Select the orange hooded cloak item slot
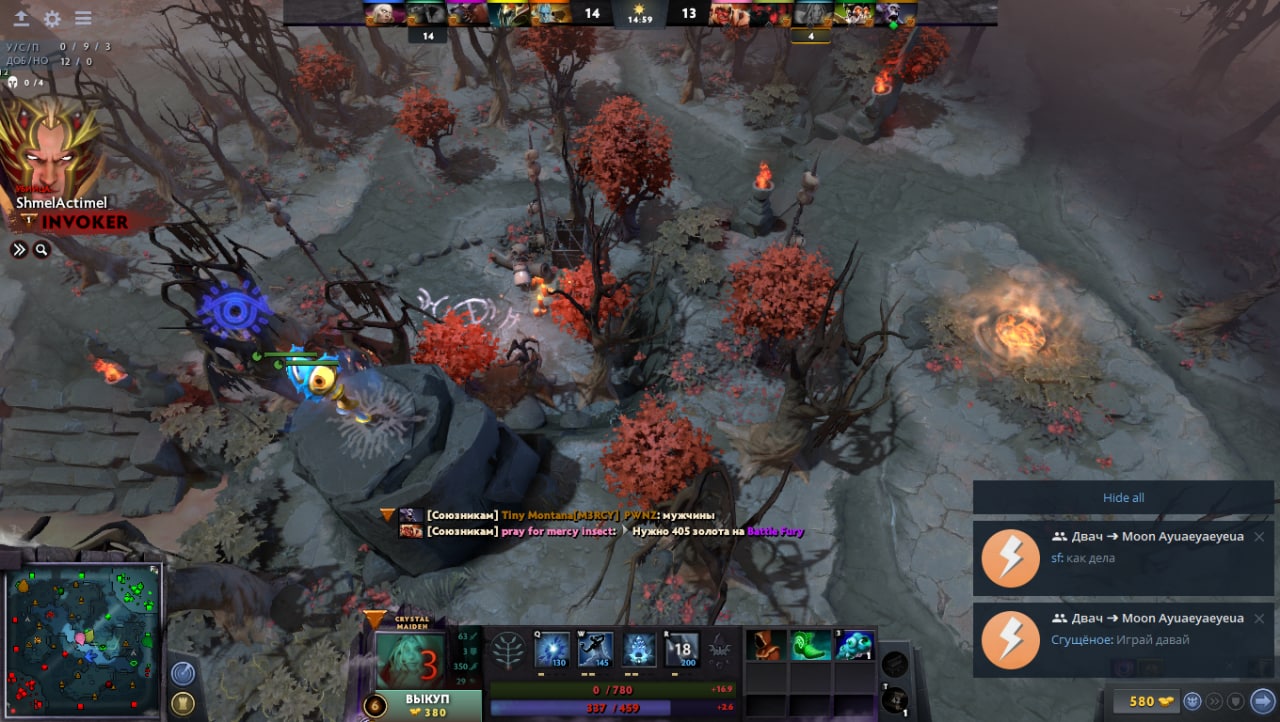This screenshot has width=1280, height=722. point(766,646)
